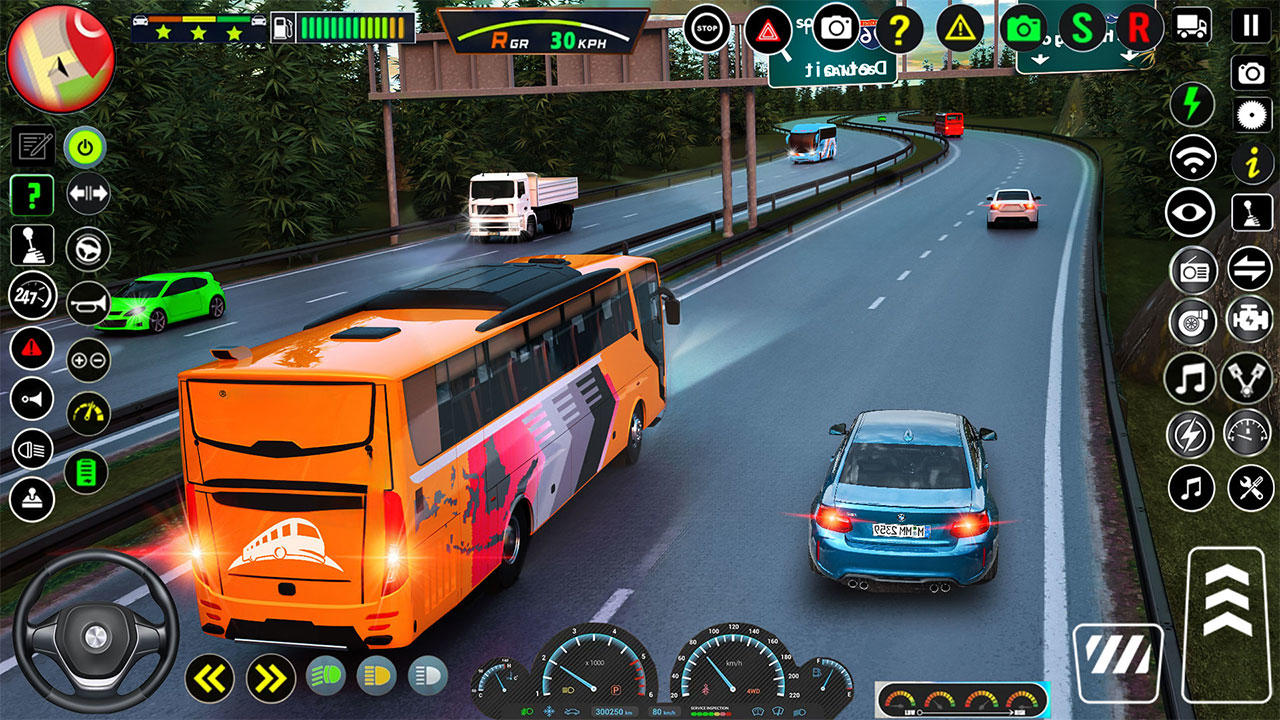Click the red STOP sign button

coord(707,29)
